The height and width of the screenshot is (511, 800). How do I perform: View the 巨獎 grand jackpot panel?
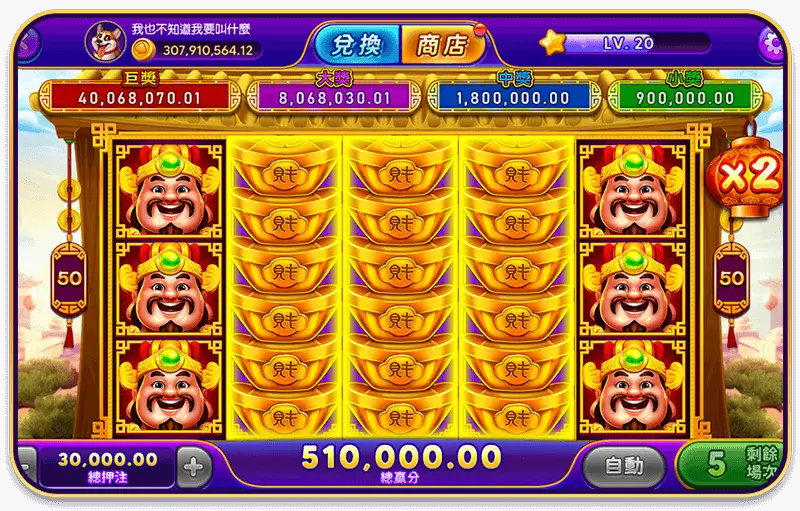[x=136, y=97]
